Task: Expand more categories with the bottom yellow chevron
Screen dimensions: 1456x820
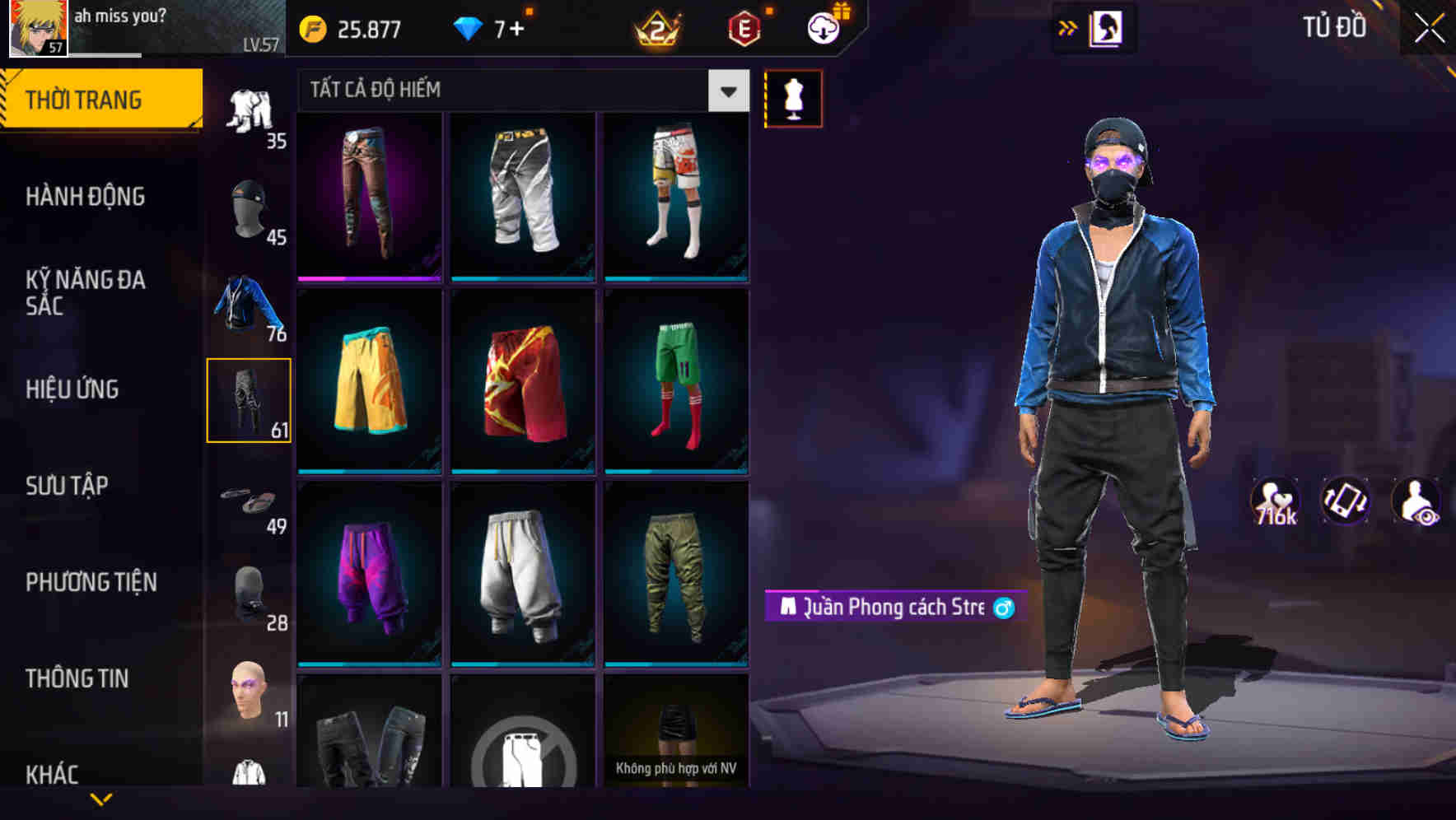Action: [x=99, y=800]
